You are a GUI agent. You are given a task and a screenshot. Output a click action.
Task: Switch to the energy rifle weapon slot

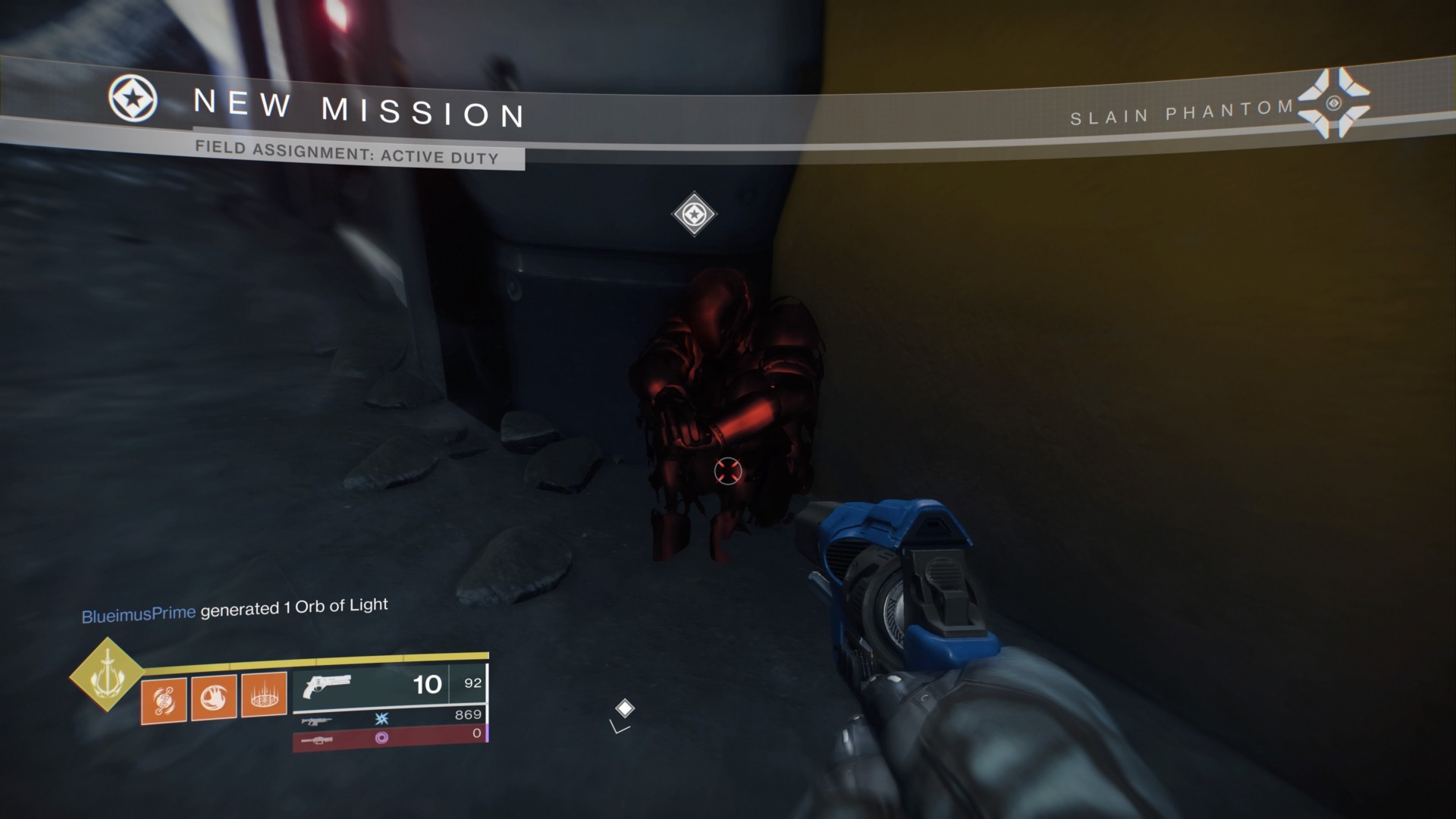pyautogui.click(x=315, y=720)
